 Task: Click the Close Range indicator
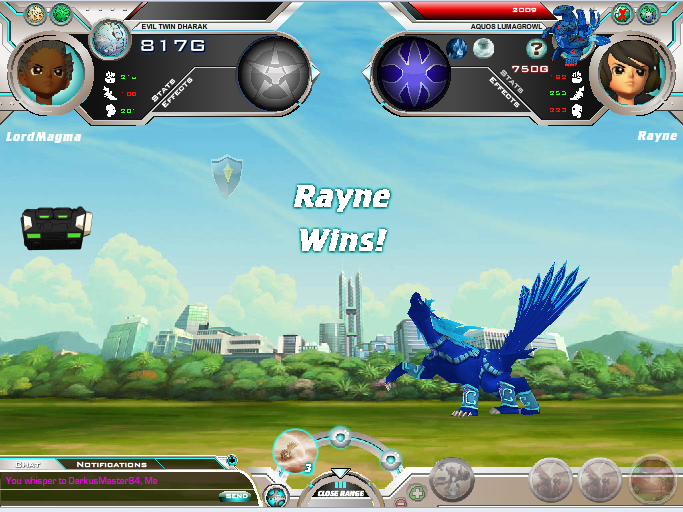click(x=340, y=489)
